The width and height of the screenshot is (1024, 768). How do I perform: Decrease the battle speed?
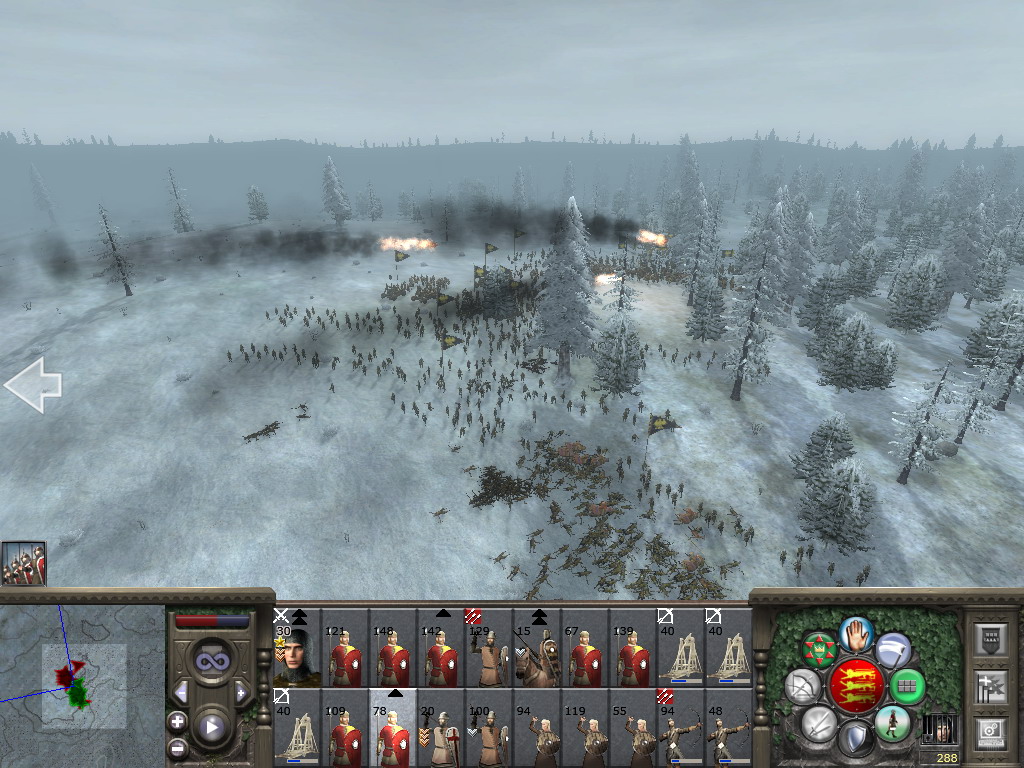pyautogui.click(x=181, y=692)
